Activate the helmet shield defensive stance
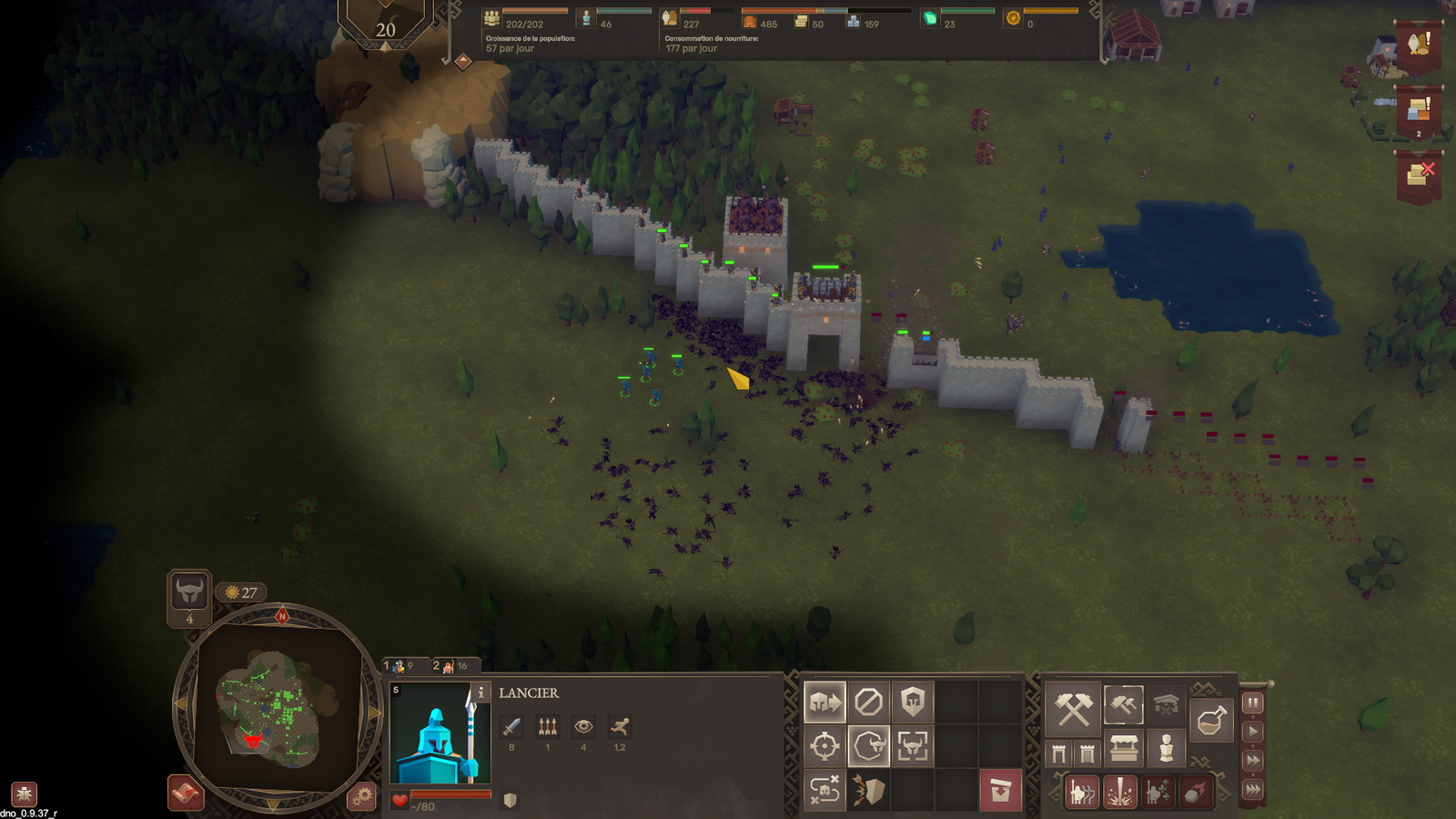Screen dimensions: 1456x819 tap(912, 703)
